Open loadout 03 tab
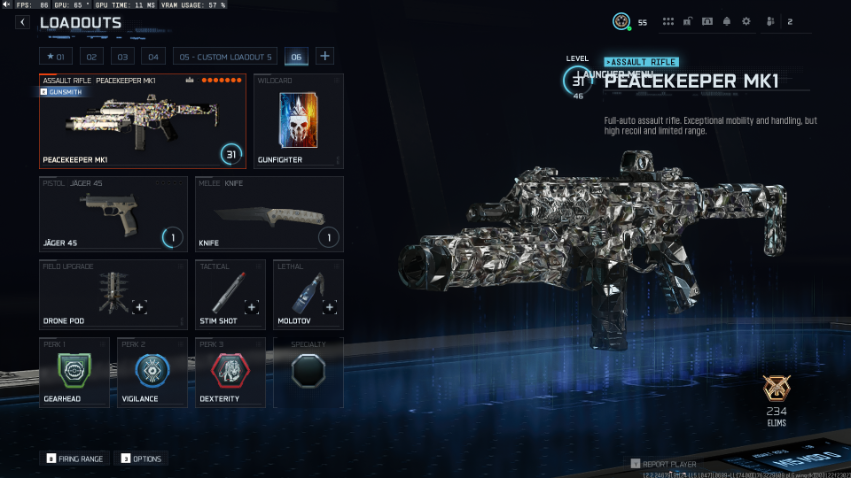The image size is (851, 478). [x=122, y=56]
